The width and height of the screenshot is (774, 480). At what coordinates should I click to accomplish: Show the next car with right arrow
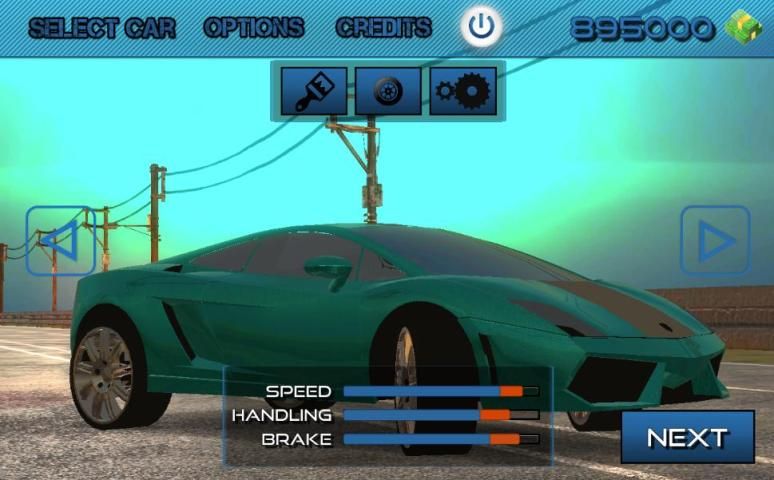(x=715, y=240)
